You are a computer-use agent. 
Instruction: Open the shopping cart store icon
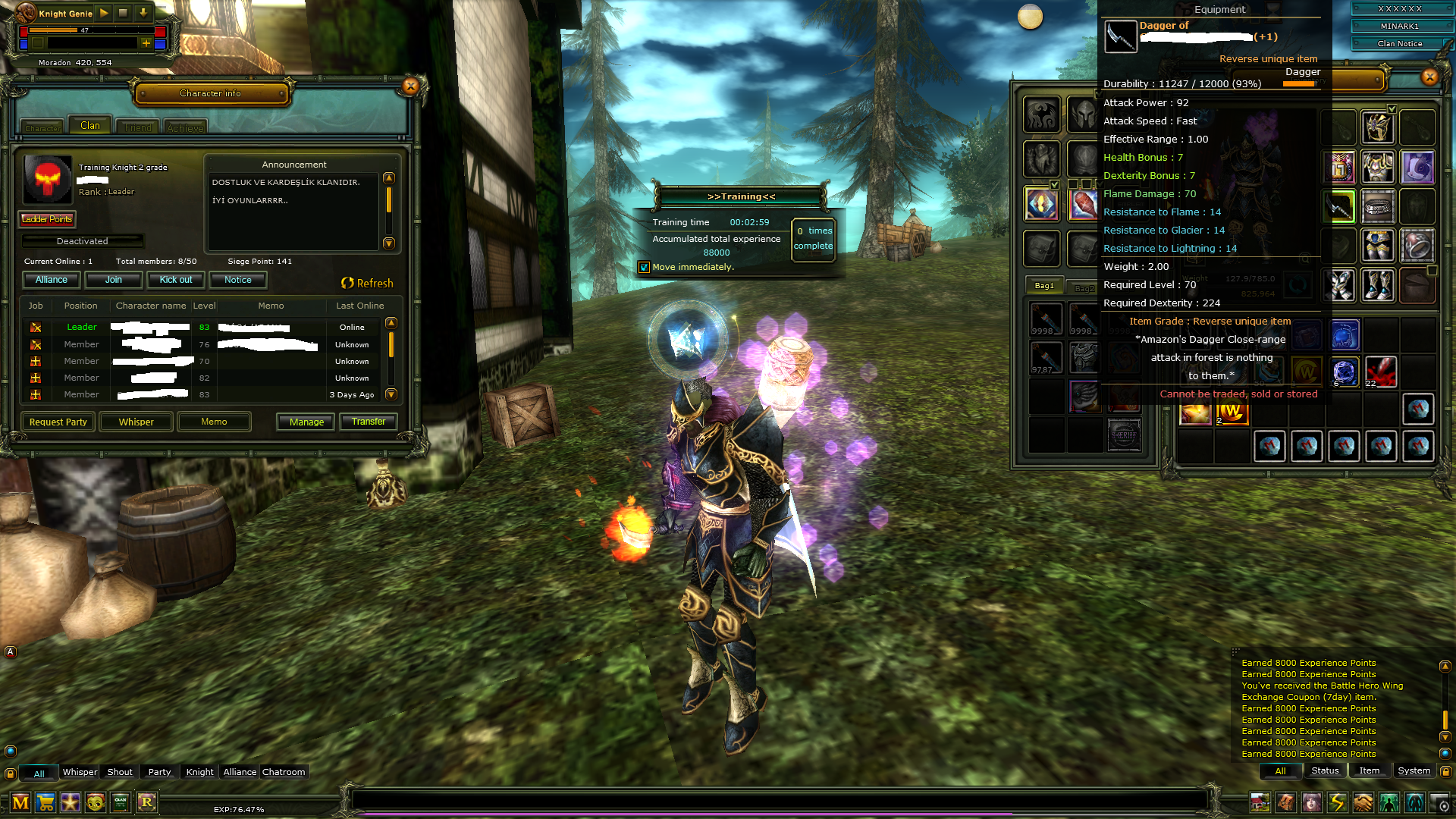click(x=45, y=802)
